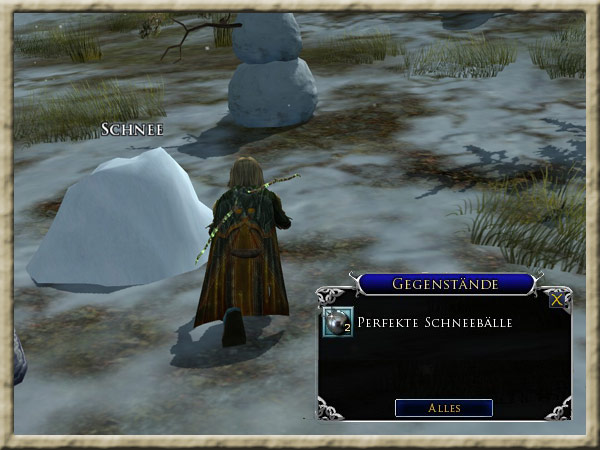This screenshot has height=450, width=600.
Task: Take the Perfekte Schneebälle item icon
Action: pos(337,322)
